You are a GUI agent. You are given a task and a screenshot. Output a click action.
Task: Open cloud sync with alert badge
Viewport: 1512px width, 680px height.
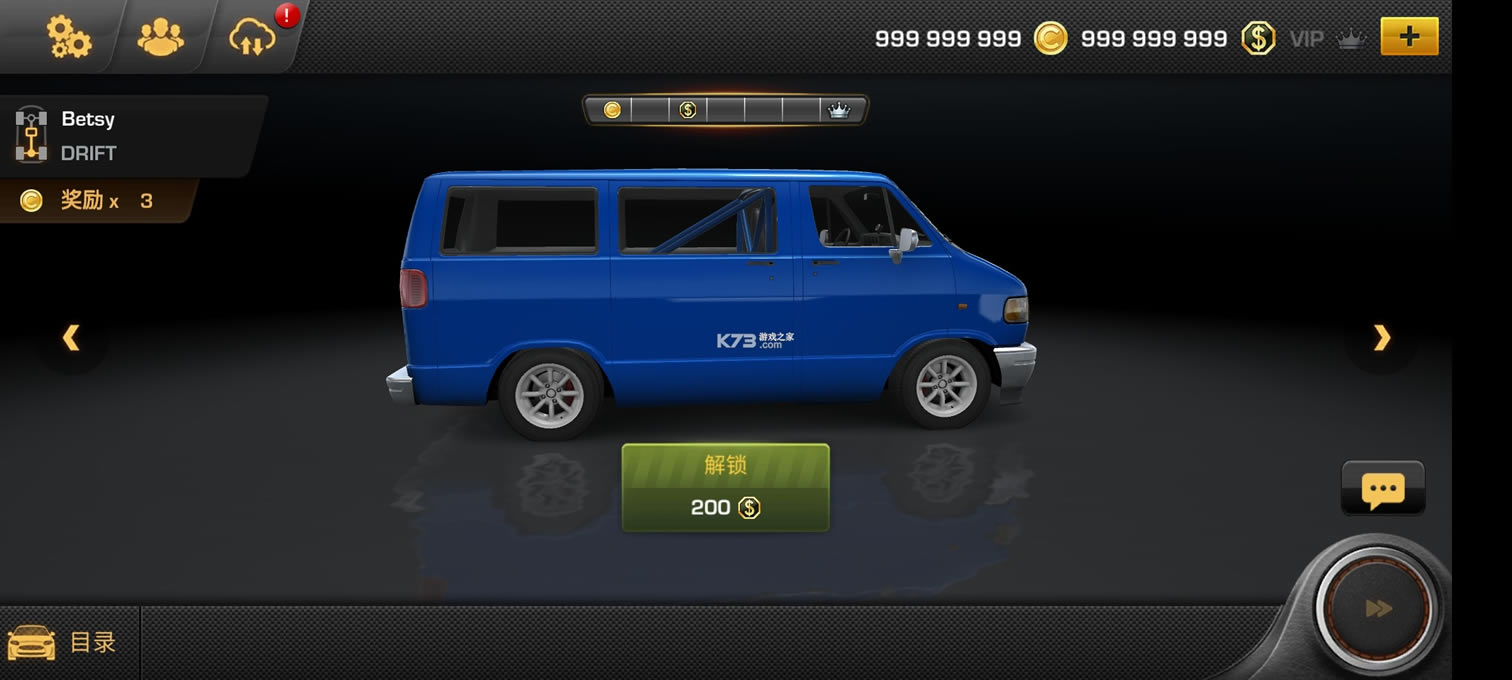(252, 37)
